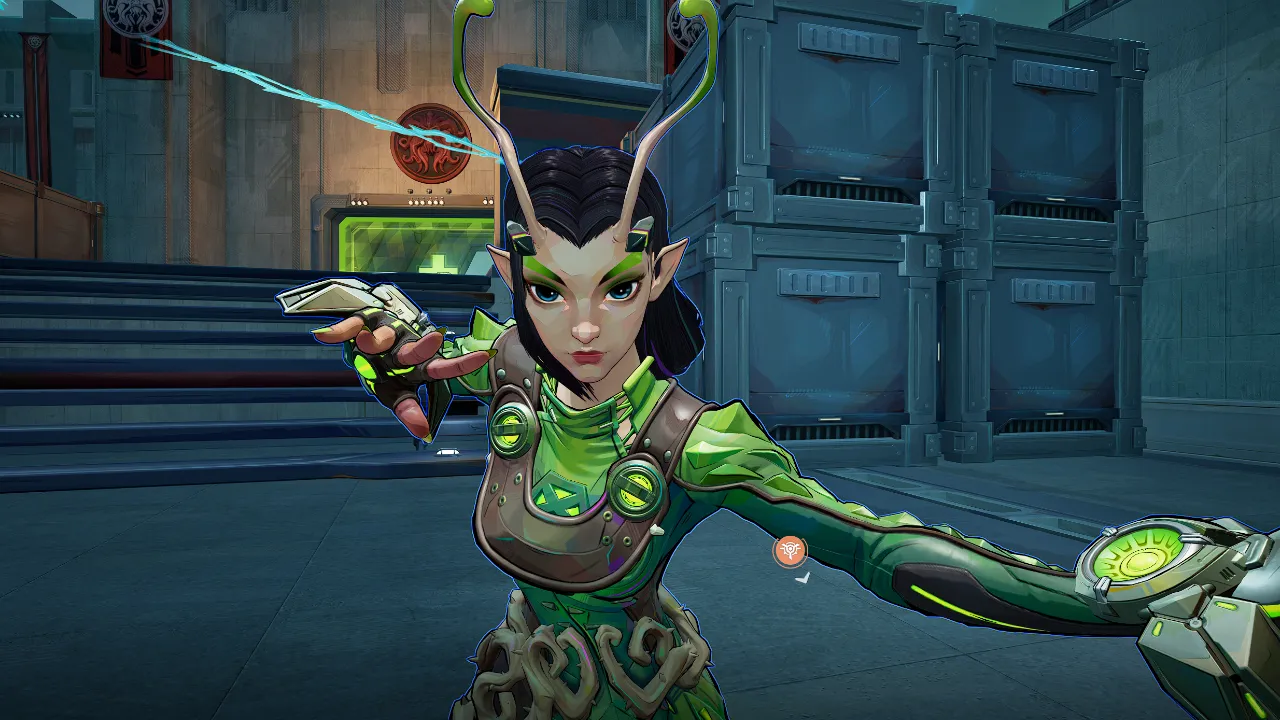This screenshot has height=720, width=1280.
Task: Click the orange objective waypoint marker
Action: [x=790, y=550]
